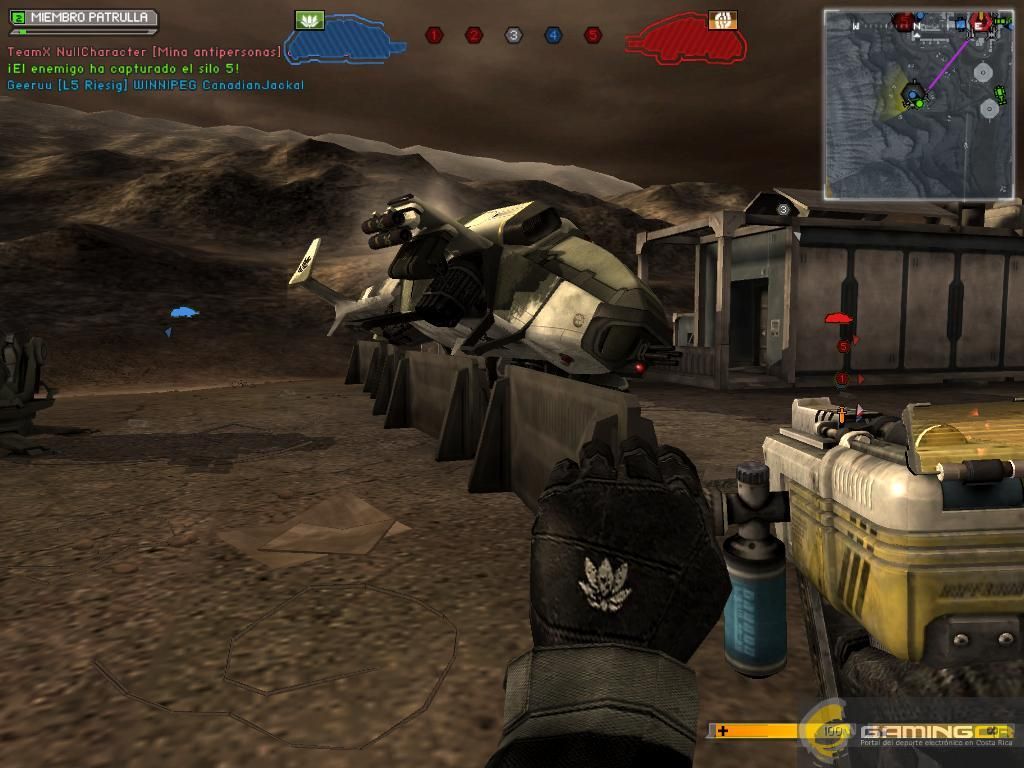
Task: Click the blue Titan waypoint marker
Action: (x=183, y=313)
